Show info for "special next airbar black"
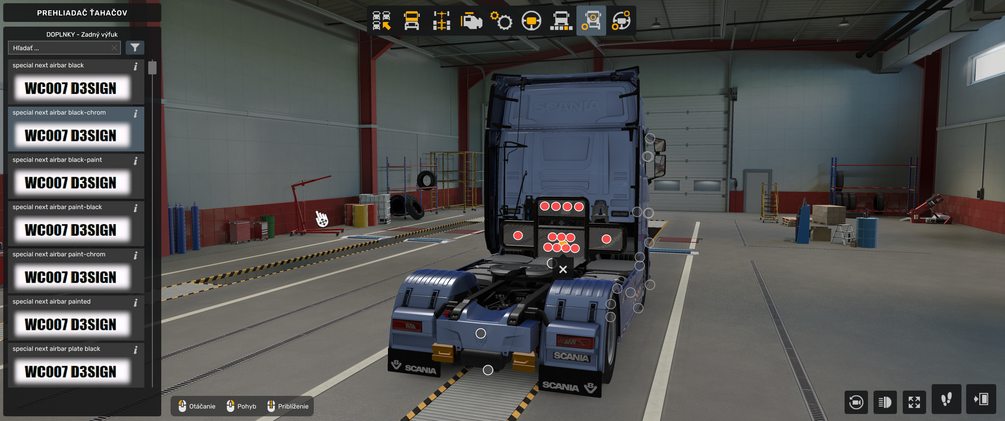Viewport: 1005px width, 421px height. pyautogui.click(x=136, y=67)
